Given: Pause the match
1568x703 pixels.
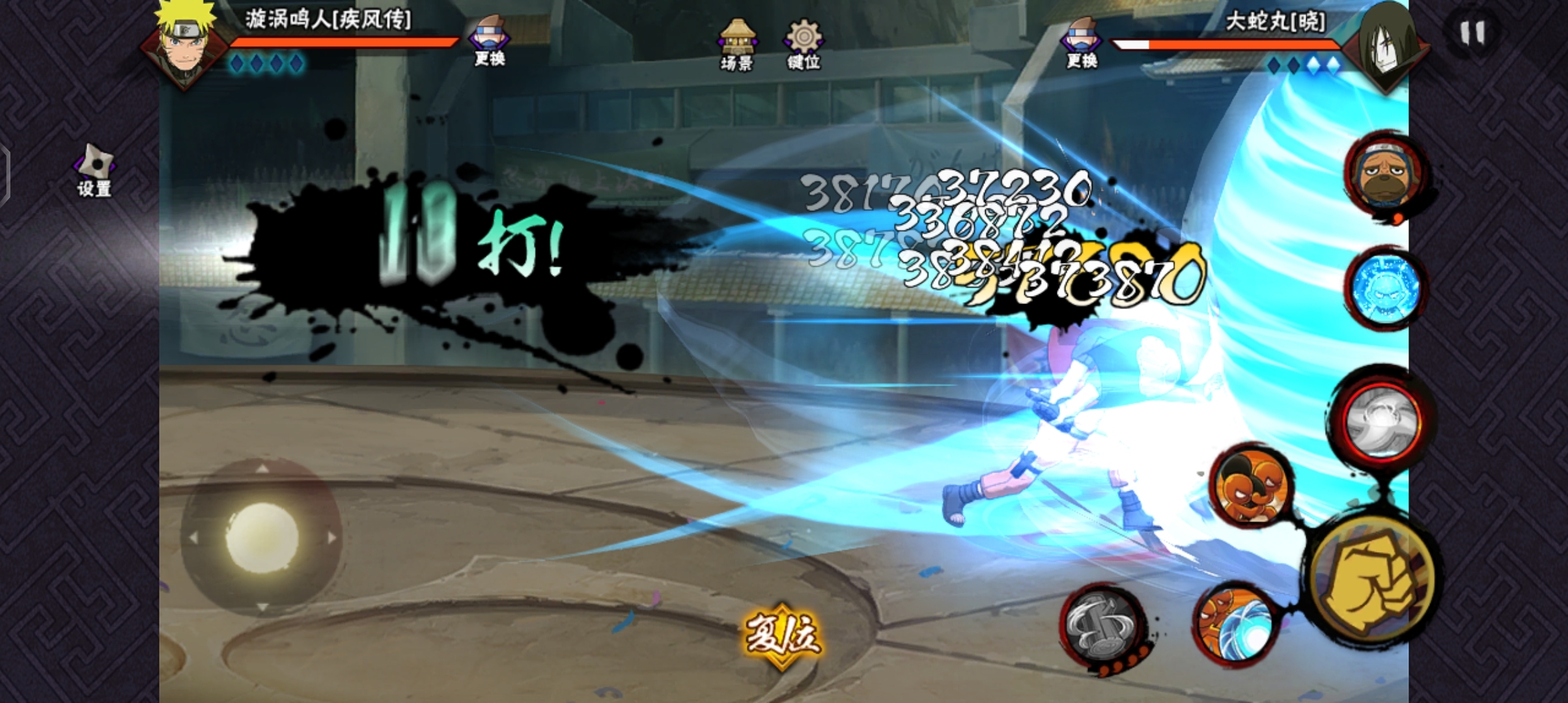Looking at the screenshot, I should pyautogui.click(x=1472, y=33).
